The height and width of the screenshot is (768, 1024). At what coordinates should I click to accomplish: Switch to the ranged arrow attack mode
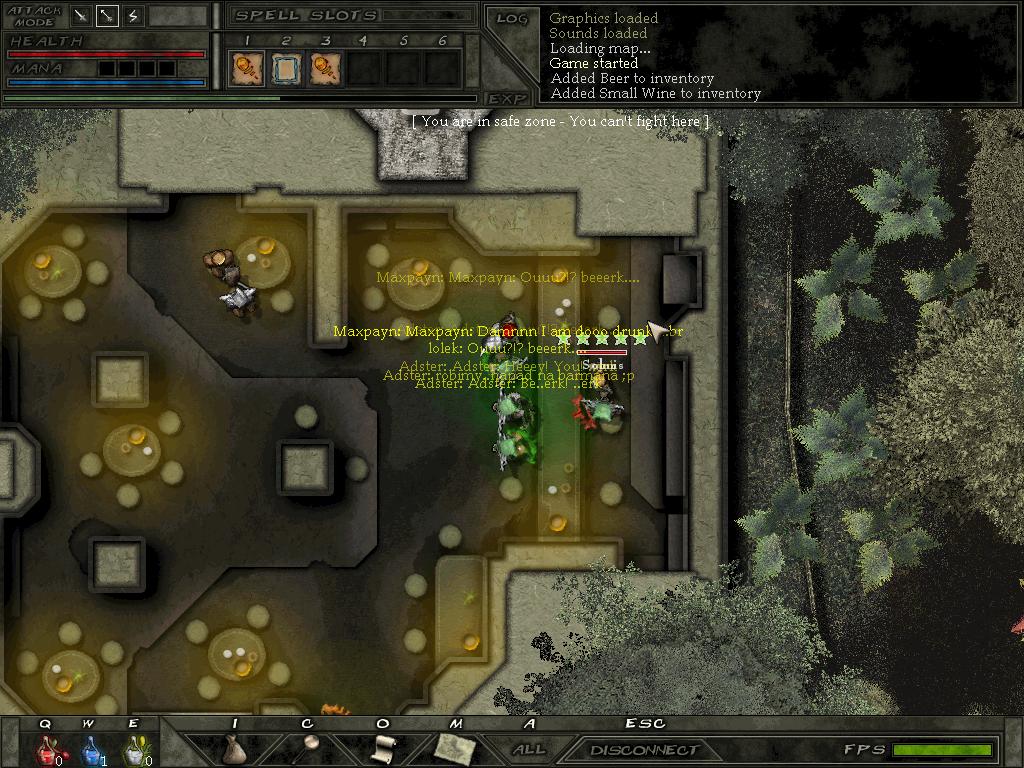[x=107, y=16]
